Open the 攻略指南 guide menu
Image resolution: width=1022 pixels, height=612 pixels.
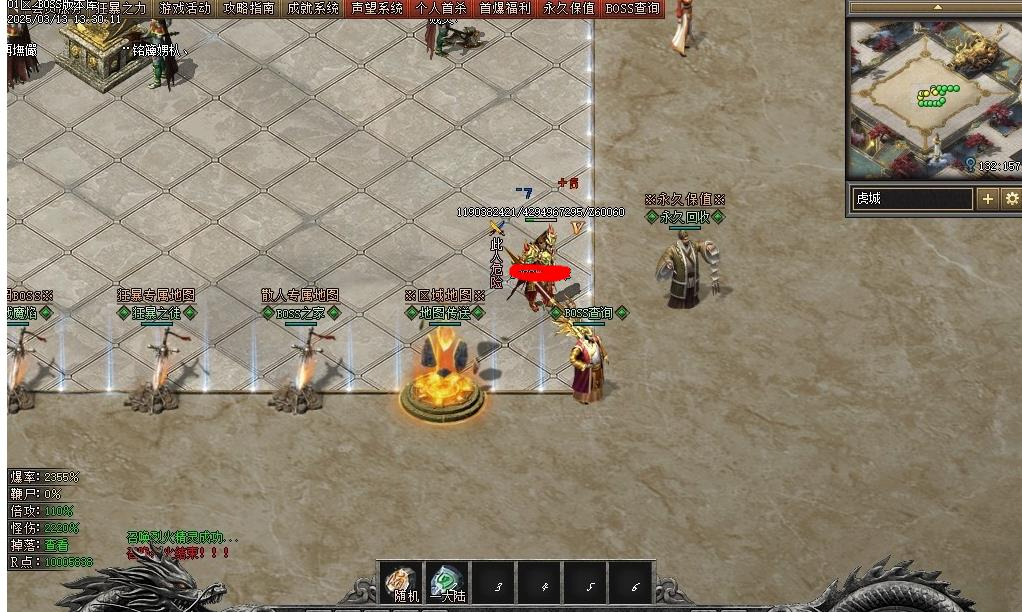(249, 8)
